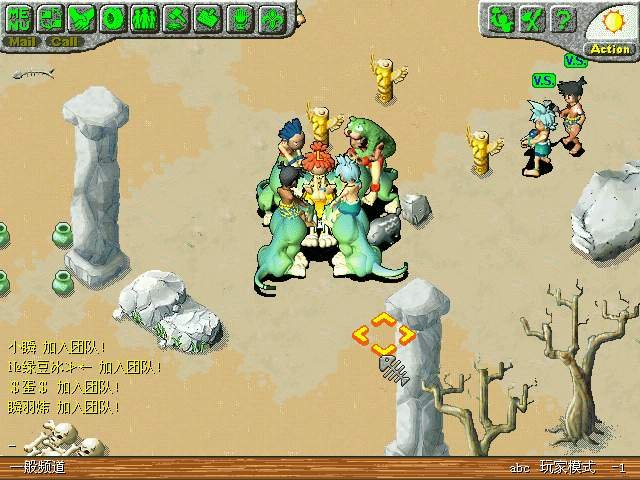The height and width of the screenshot is (480, 640).
Task: Switch the 一般频道 chat channel
Action: [x=37, y=468]
